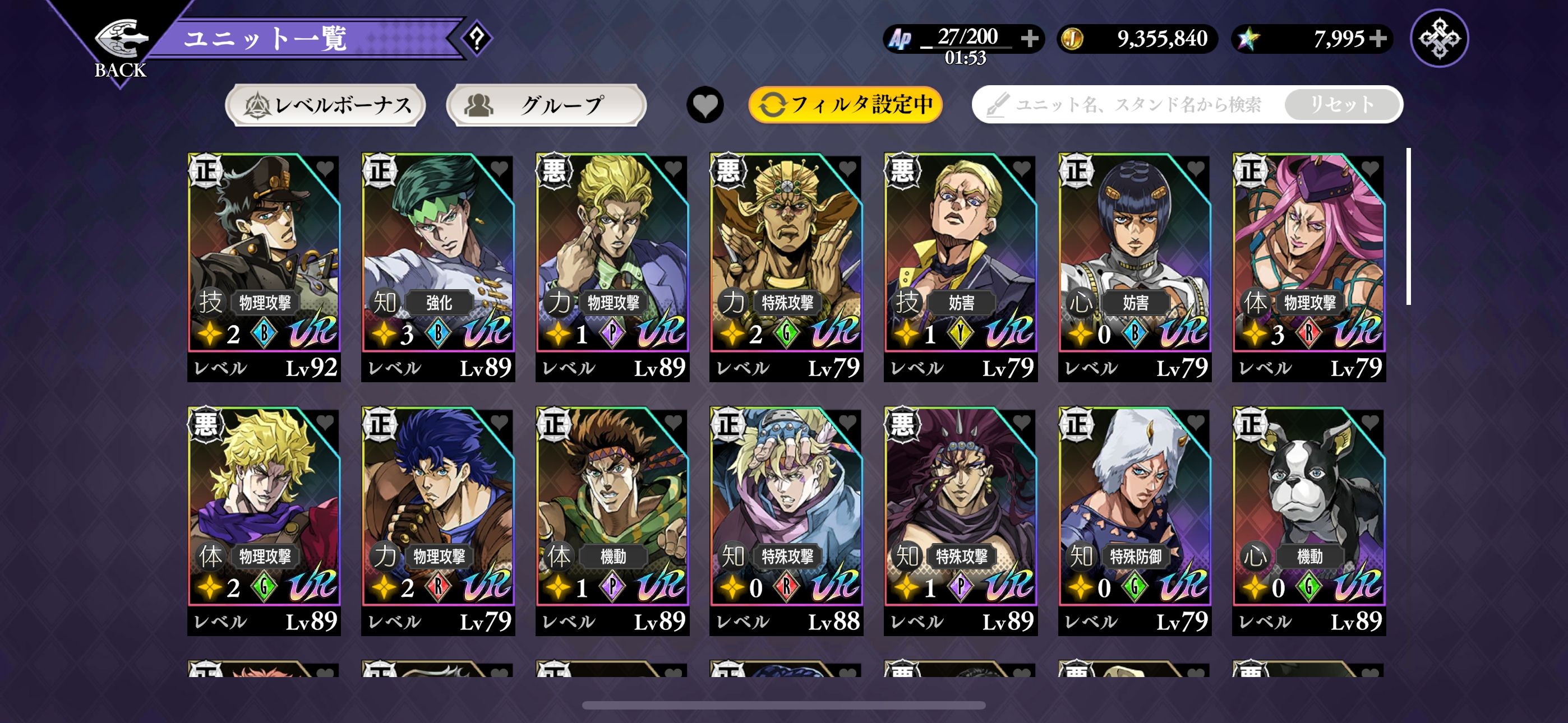Reset the search with リセット
1568x723 pixels.
(x=1341, y=105)
